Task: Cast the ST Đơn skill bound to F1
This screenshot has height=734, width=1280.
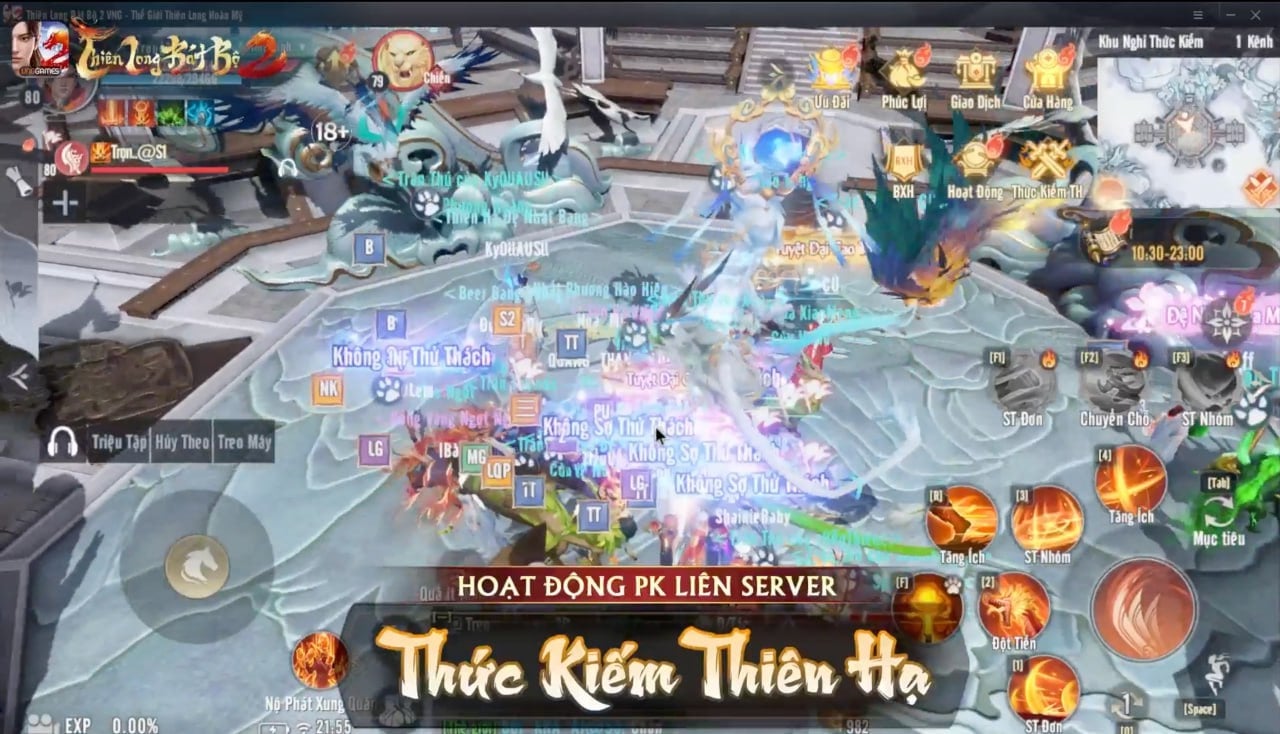Action: [1021, 386]
